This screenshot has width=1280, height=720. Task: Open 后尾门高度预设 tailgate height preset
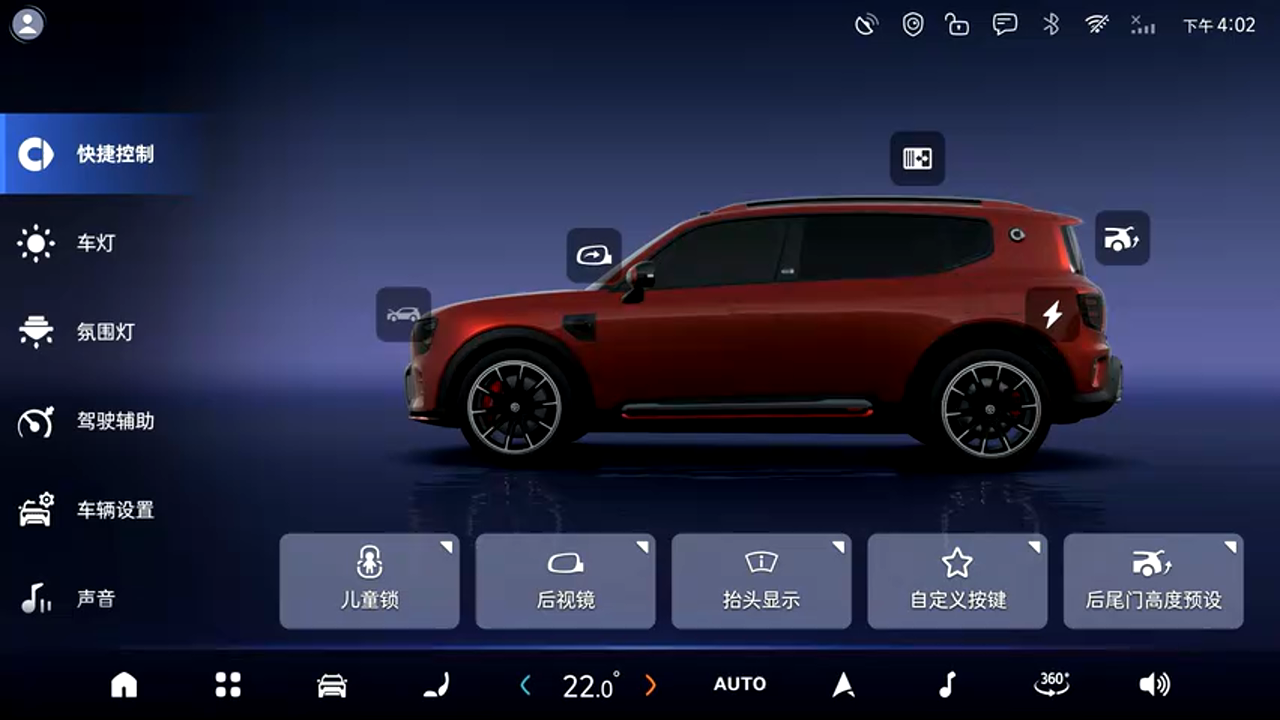(1153, 581)
